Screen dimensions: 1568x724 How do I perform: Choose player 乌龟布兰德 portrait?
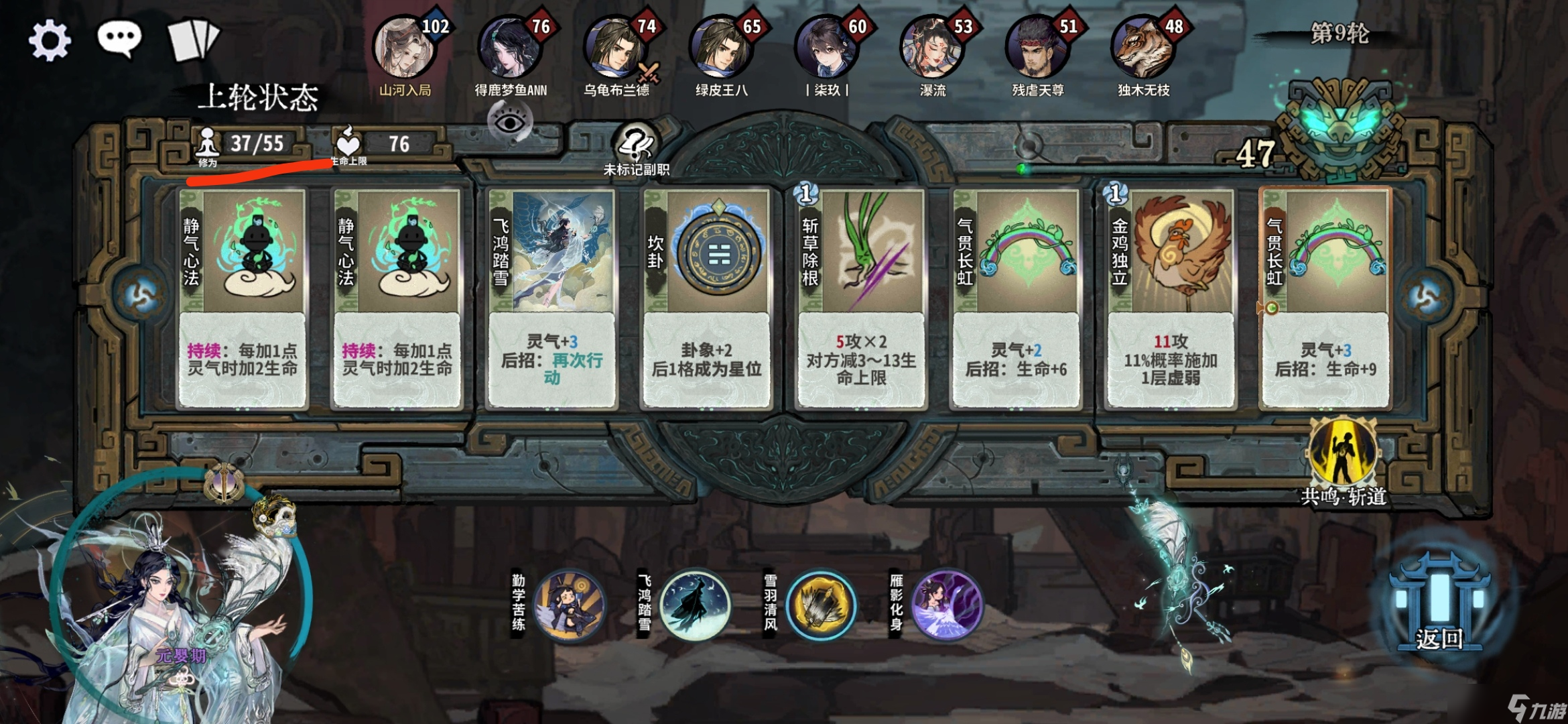click(614, 48)
